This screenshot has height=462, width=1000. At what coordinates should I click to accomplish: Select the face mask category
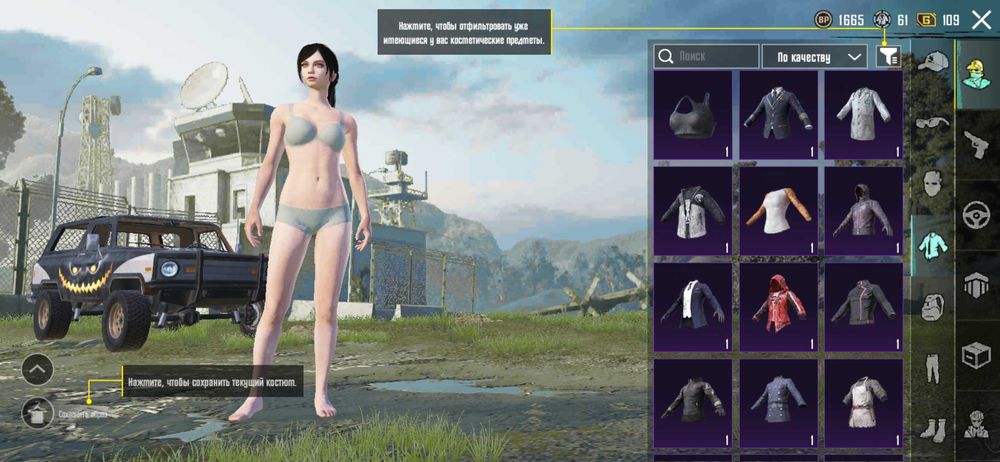[x=932, y=184]
